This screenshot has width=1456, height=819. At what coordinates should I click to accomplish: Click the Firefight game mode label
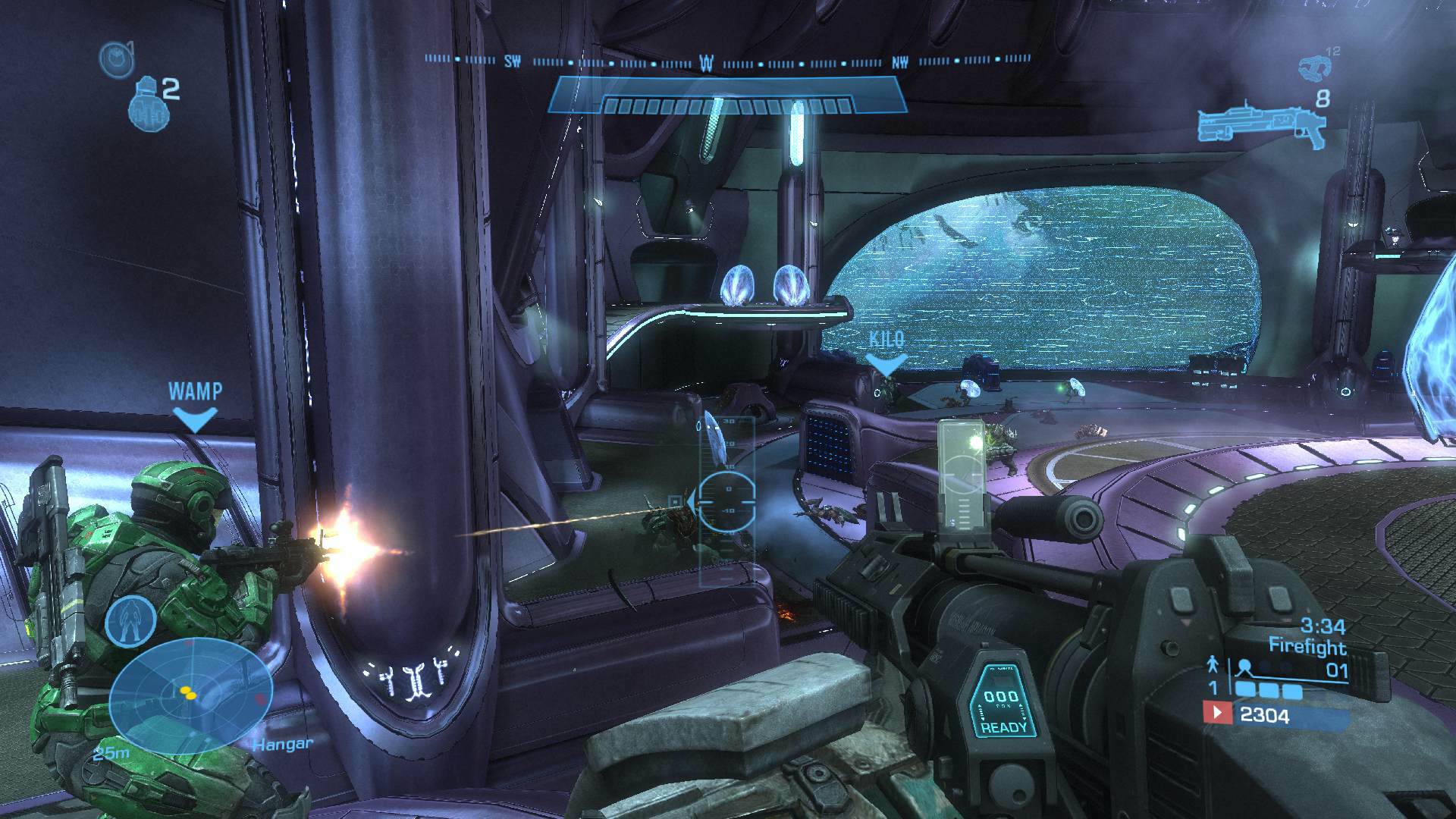point(1308,647)
